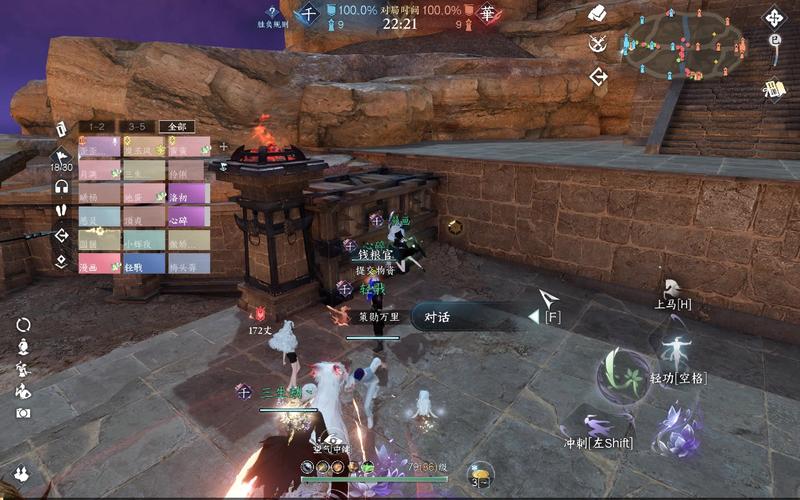
Task: Click the headphones voice icon
Action: [61, 186]
